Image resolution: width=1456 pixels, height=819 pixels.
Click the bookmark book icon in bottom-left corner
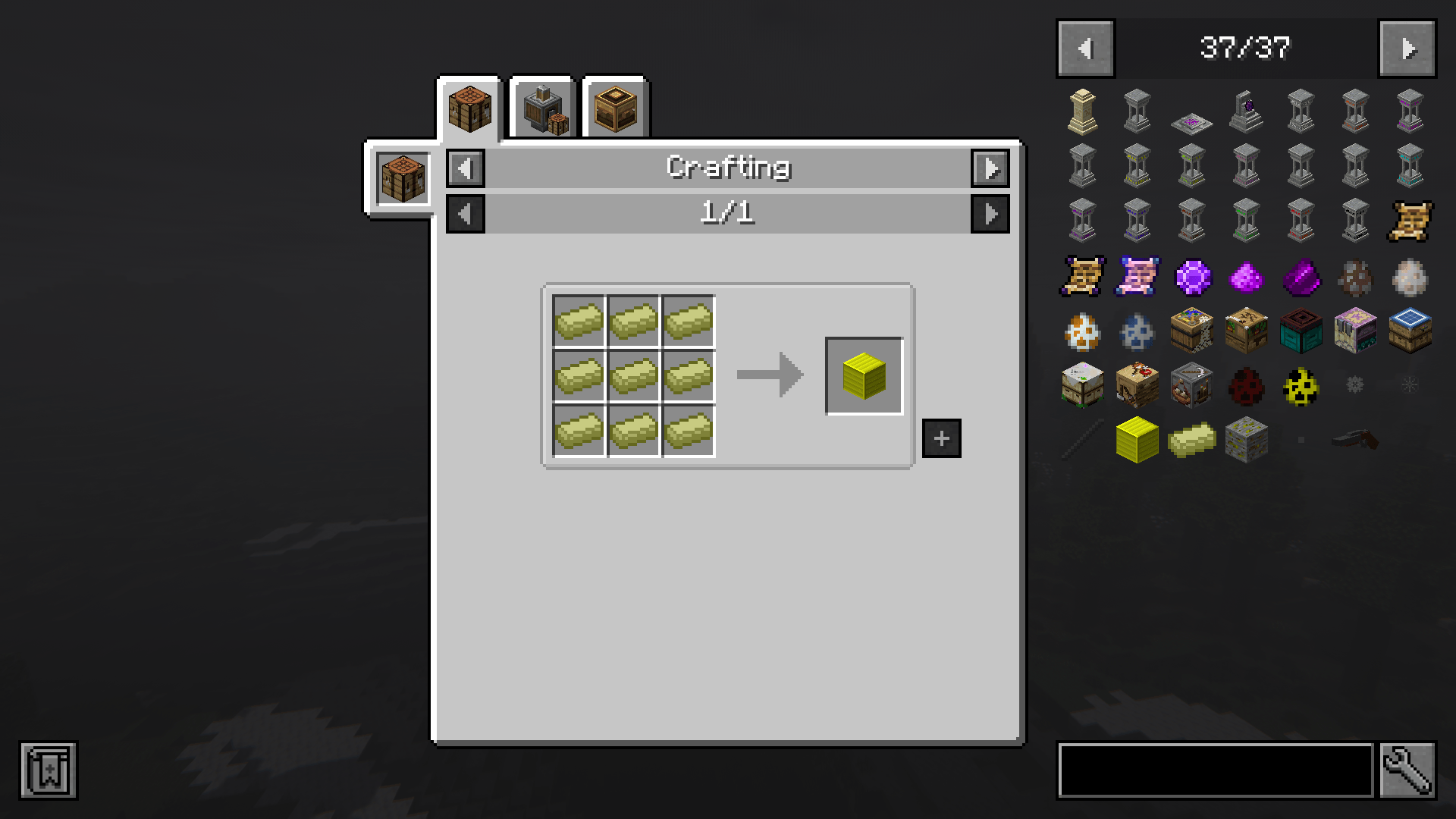tap(48, 770)
